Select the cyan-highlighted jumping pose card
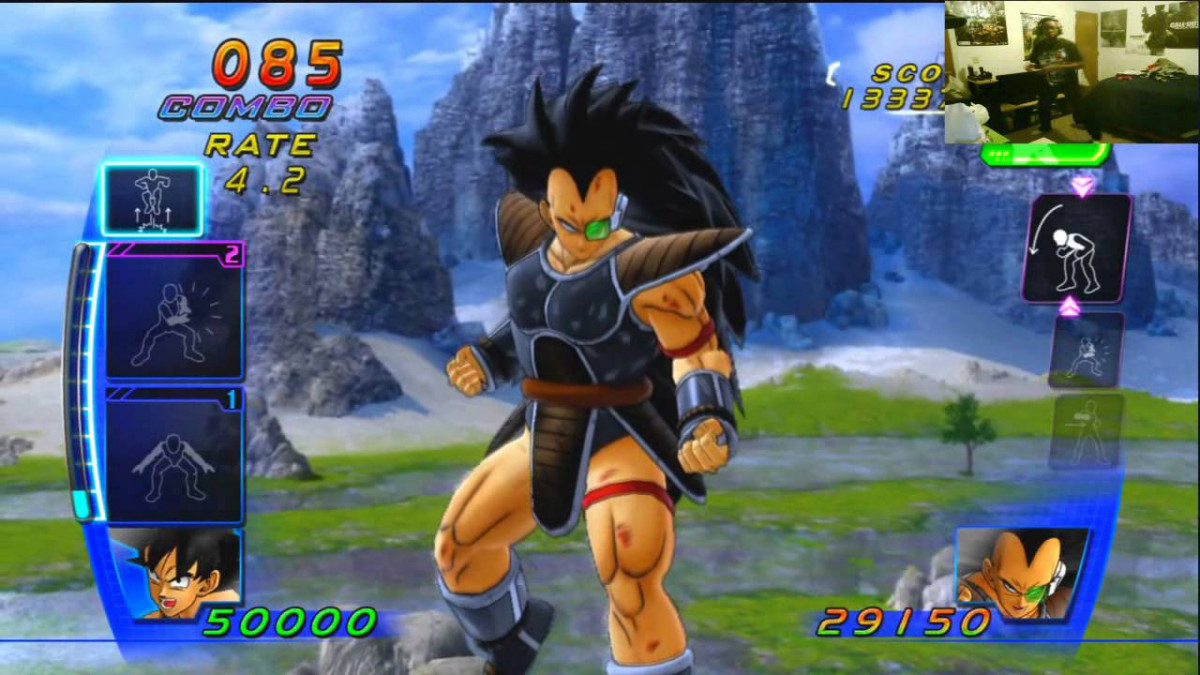Image resolution: width=1200 pixels, height=675 pixels. pos(152,200)
